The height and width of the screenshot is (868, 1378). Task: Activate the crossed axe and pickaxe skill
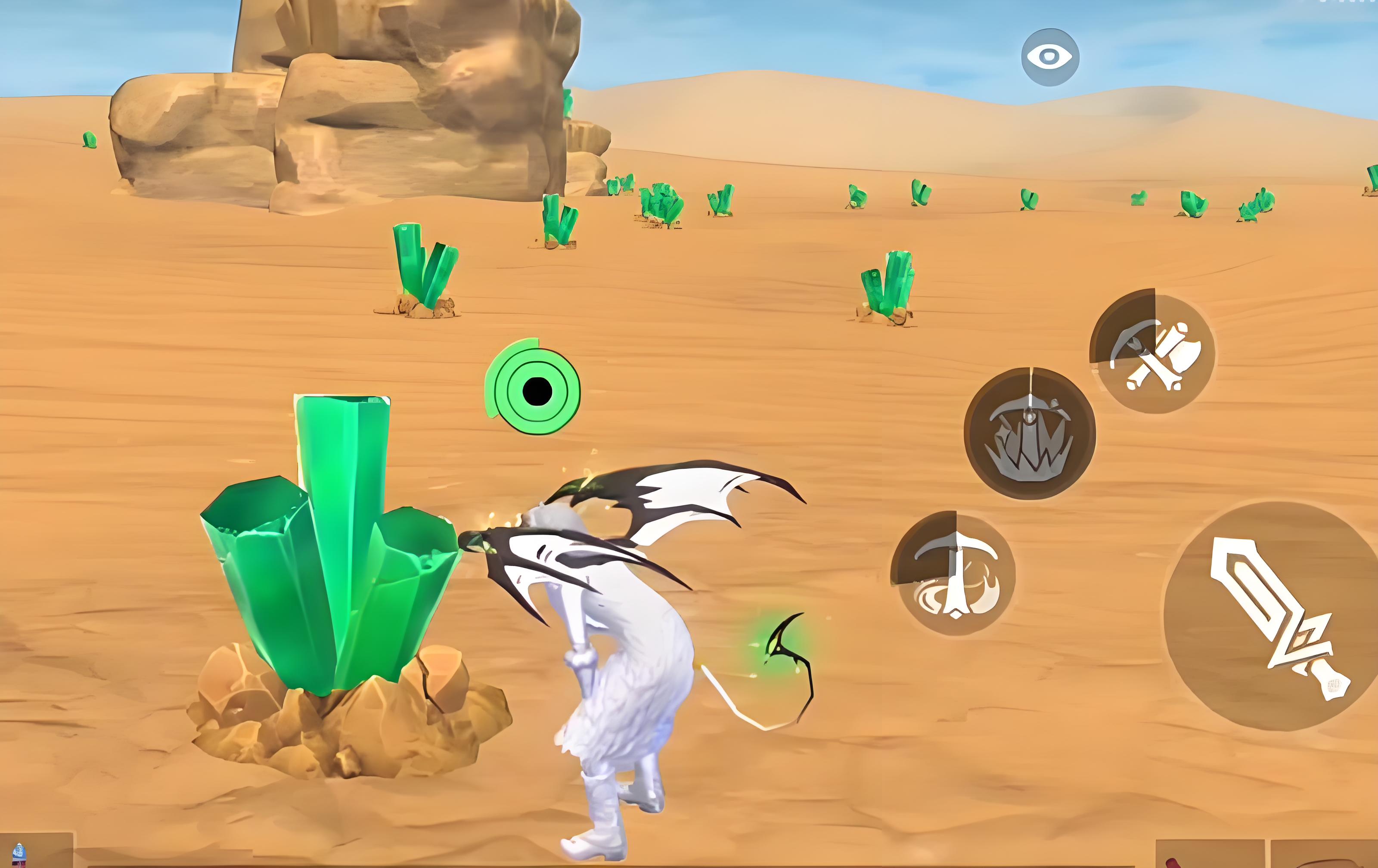(x=1152, y=351)
